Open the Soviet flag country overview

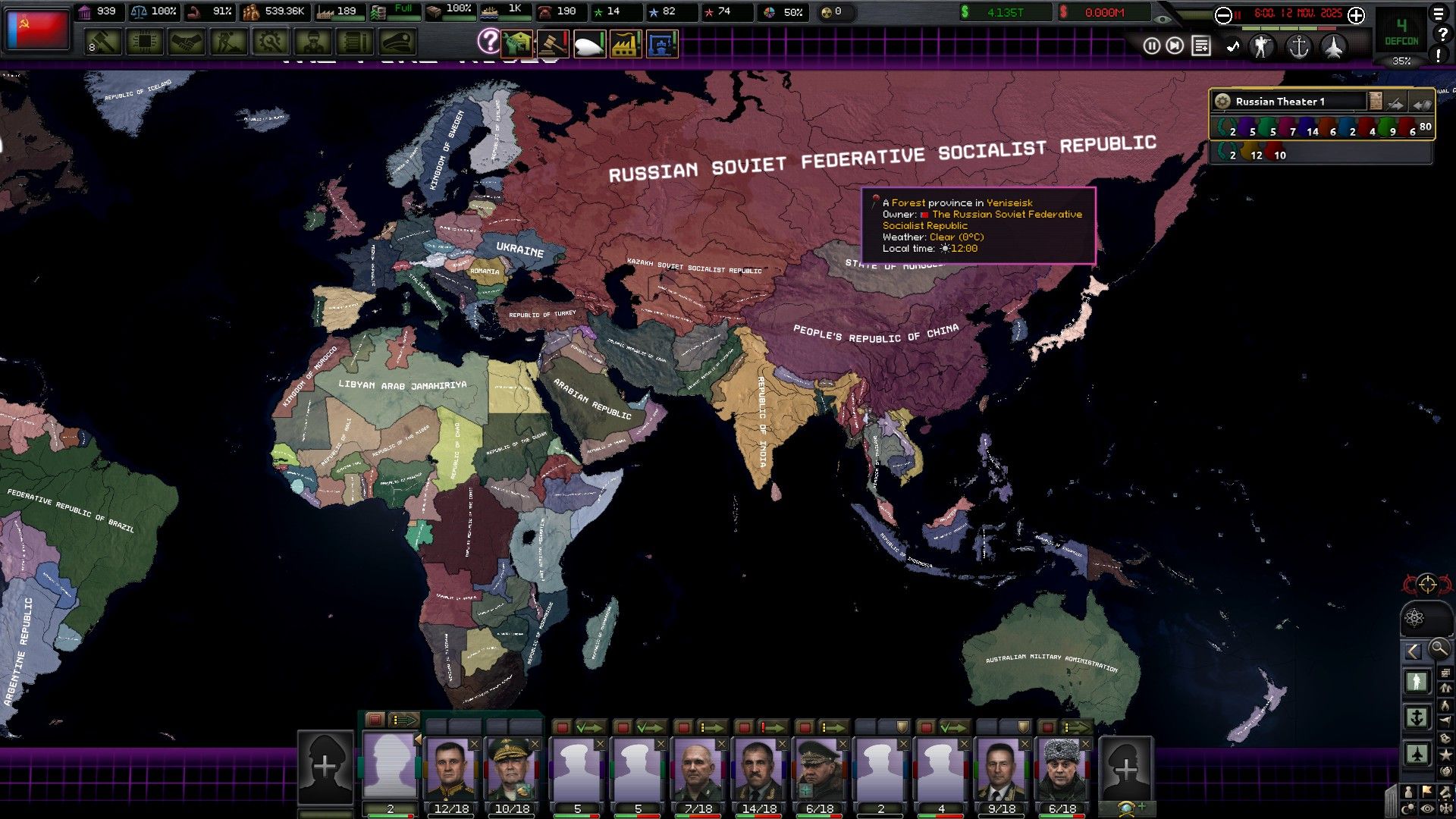click(x=37, y=29)
